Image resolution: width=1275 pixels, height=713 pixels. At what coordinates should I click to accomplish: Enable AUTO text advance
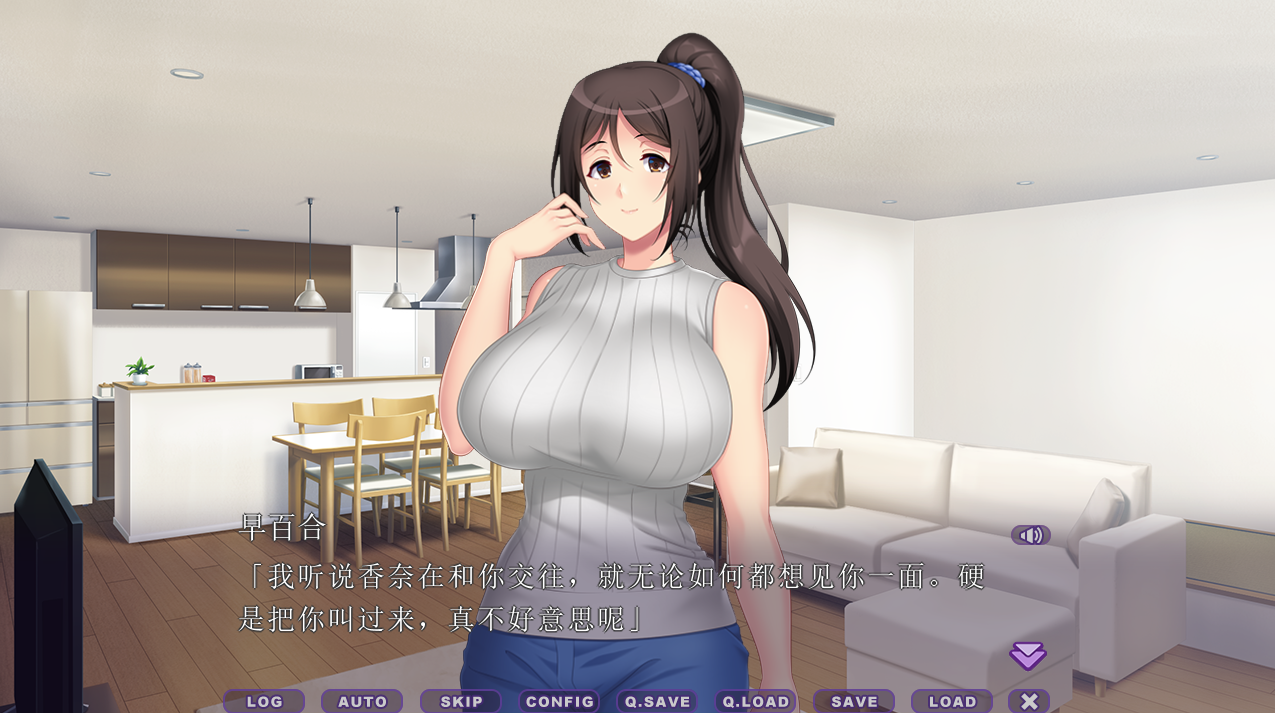pyautogui.click(x=362, y=702)
